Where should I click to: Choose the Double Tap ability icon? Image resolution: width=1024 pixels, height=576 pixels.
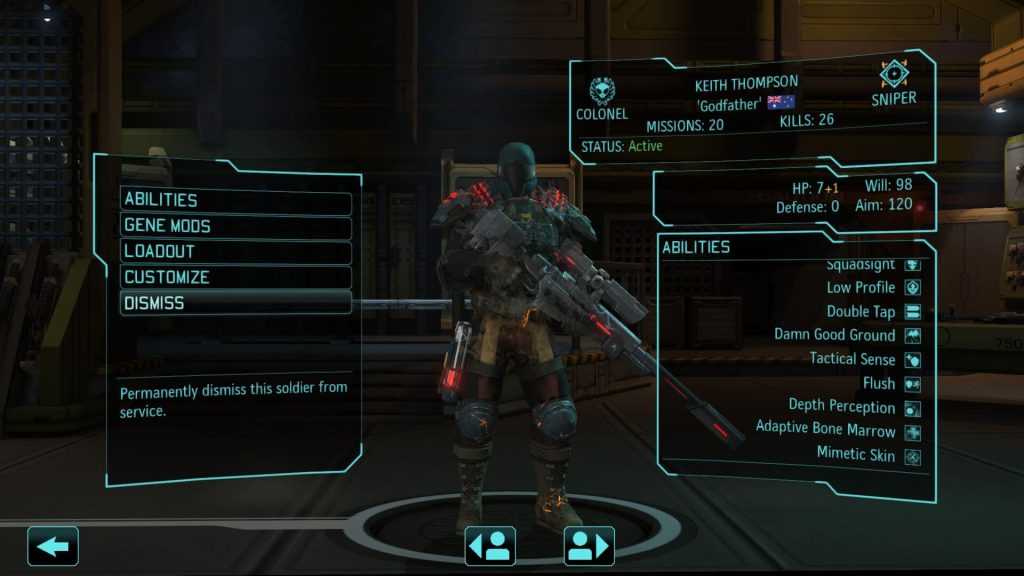[x=912, y=312]
